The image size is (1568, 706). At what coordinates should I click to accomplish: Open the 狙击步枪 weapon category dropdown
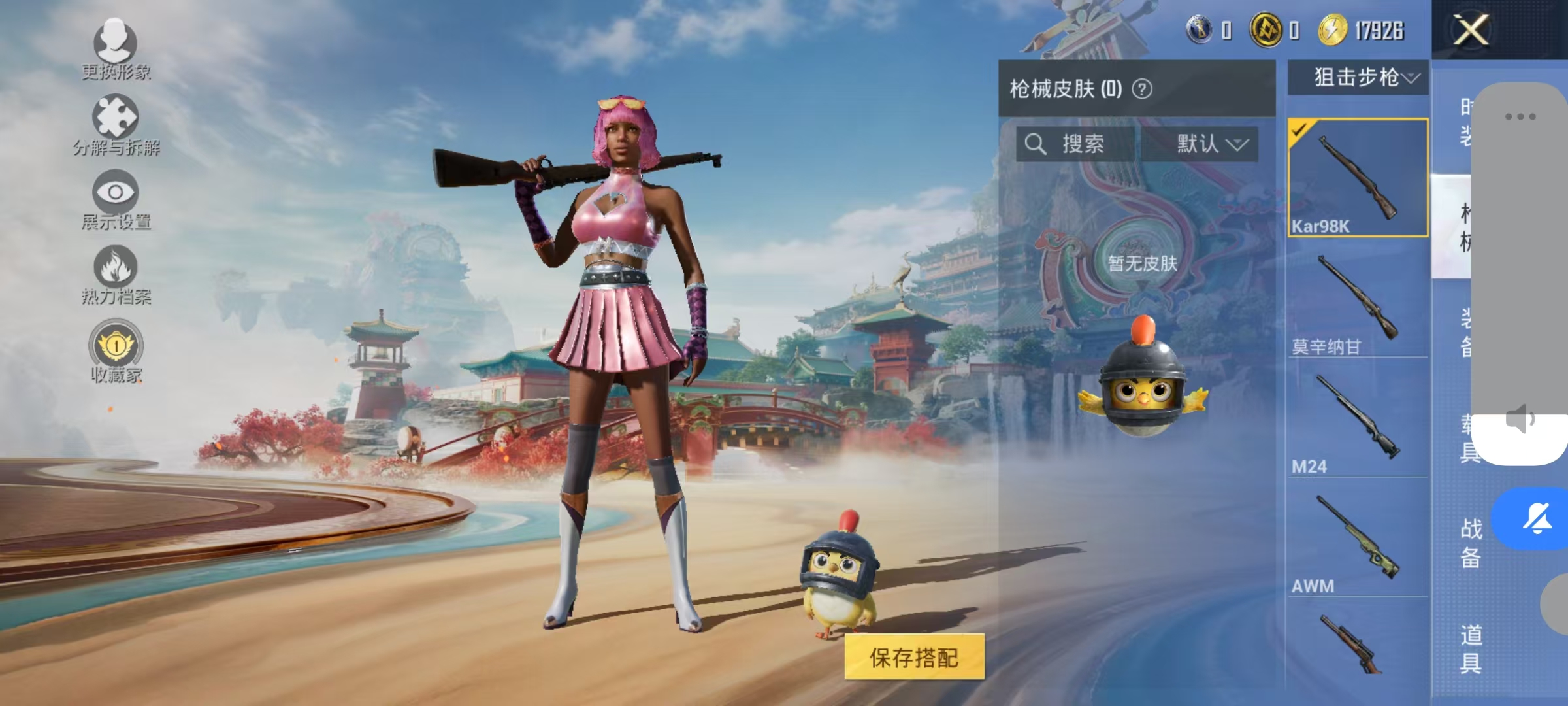click(1356, 77)
